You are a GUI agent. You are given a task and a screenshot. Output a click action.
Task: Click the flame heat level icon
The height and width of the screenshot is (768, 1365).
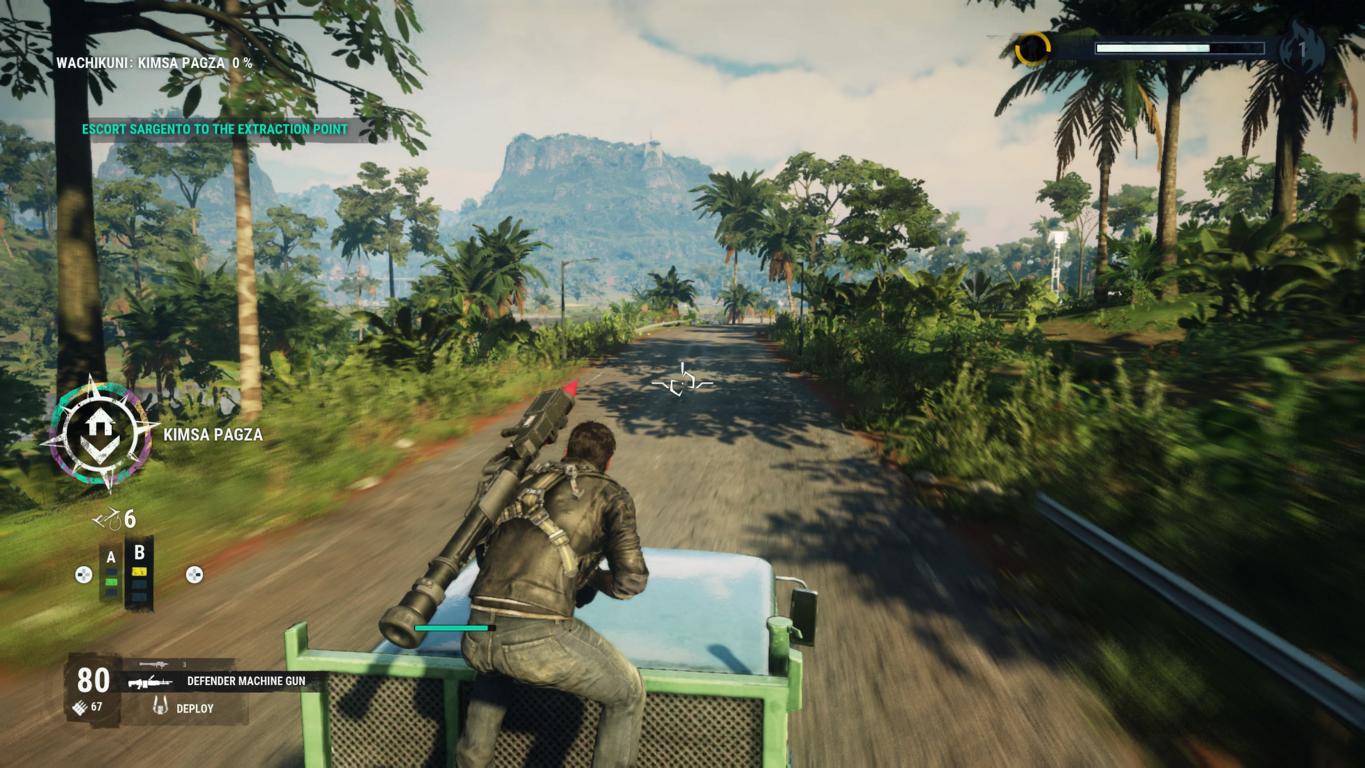[1303, 48]
